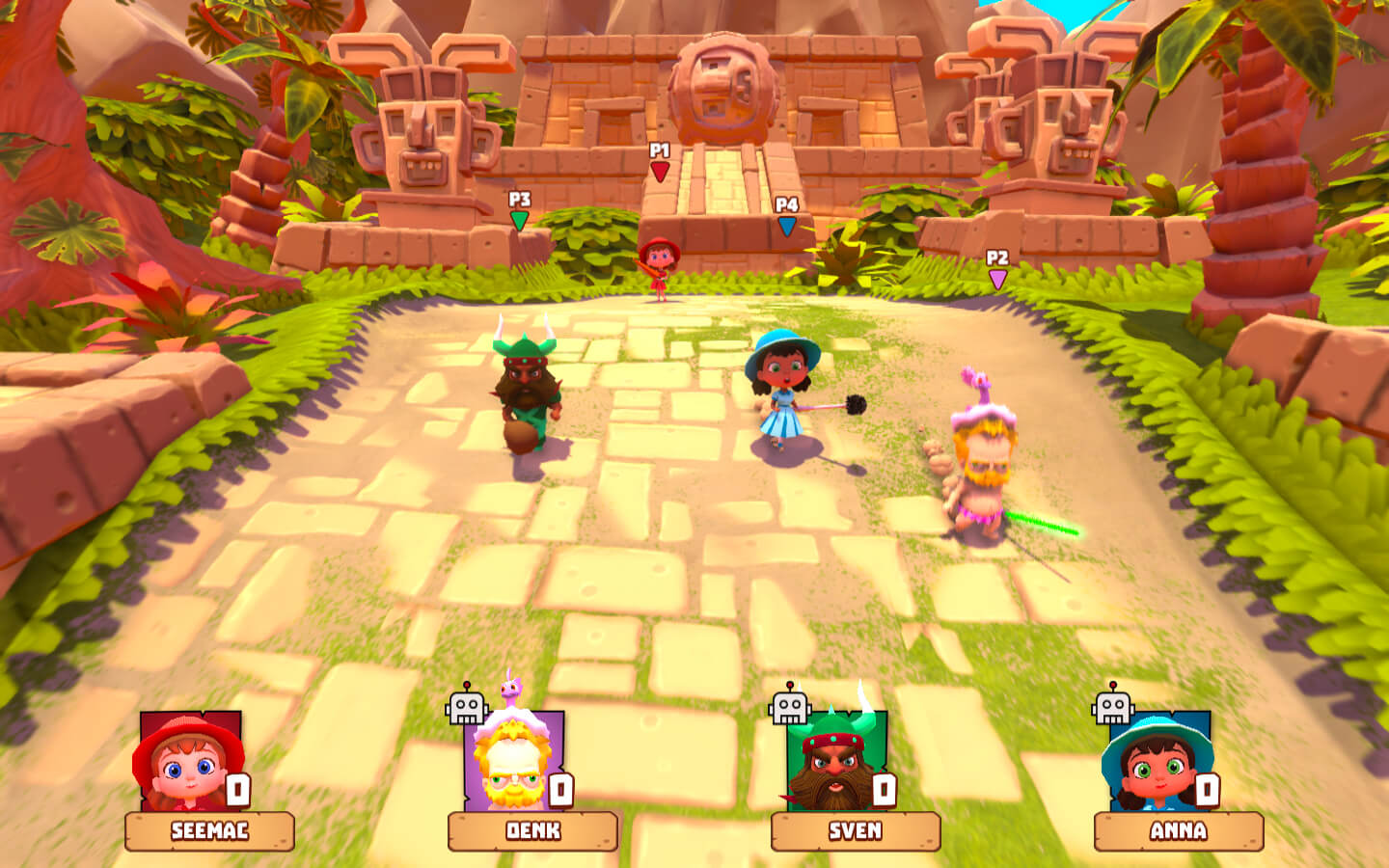Click the DENK name plate
The height and width of the screenshot is (868, 1389).
click(532, 831)
